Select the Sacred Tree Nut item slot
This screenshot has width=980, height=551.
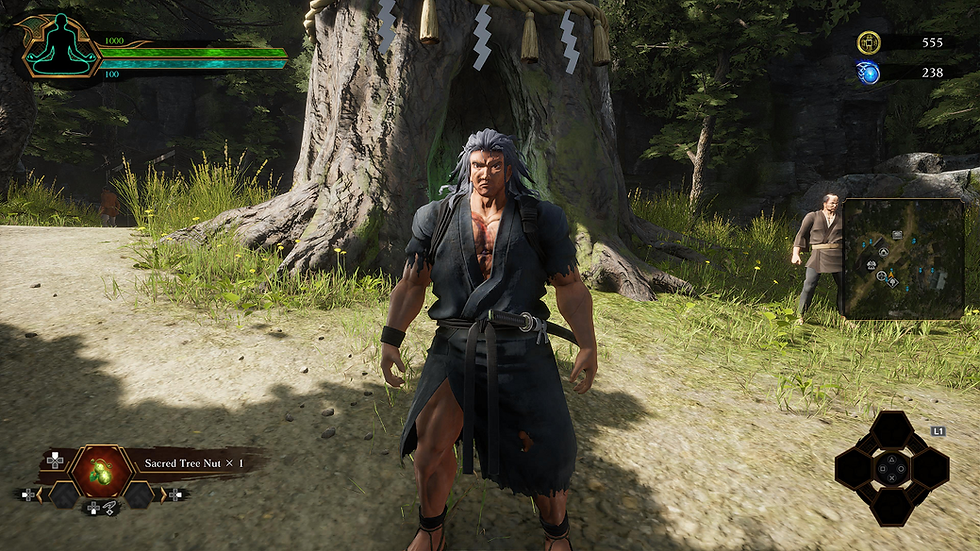(100, 470)
